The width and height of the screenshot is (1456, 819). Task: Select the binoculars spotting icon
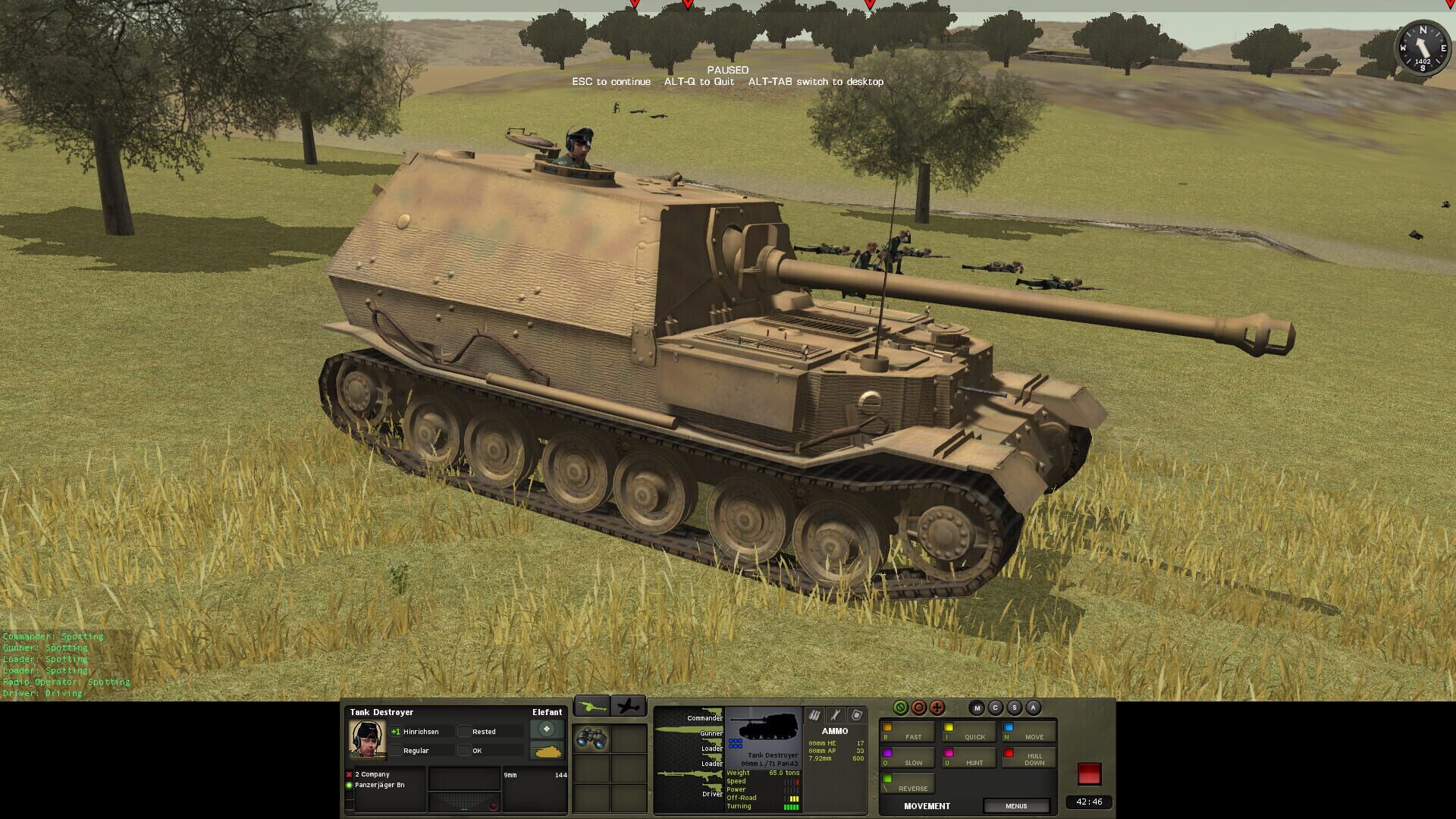[590, 736]
